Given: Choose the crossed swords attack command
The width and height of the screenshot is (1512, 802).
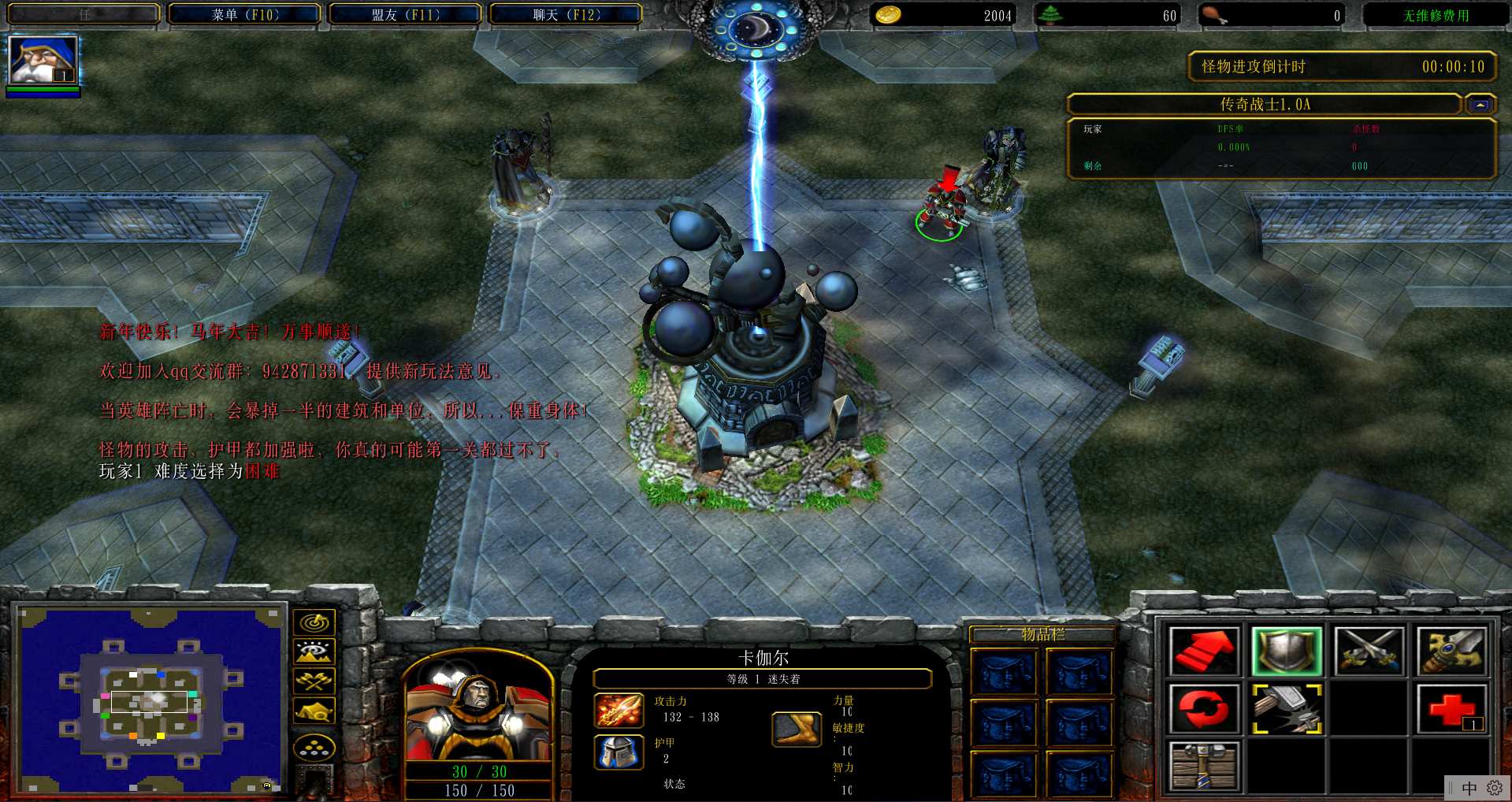Looking at the screenshot, I should (x=1369, y=652).
